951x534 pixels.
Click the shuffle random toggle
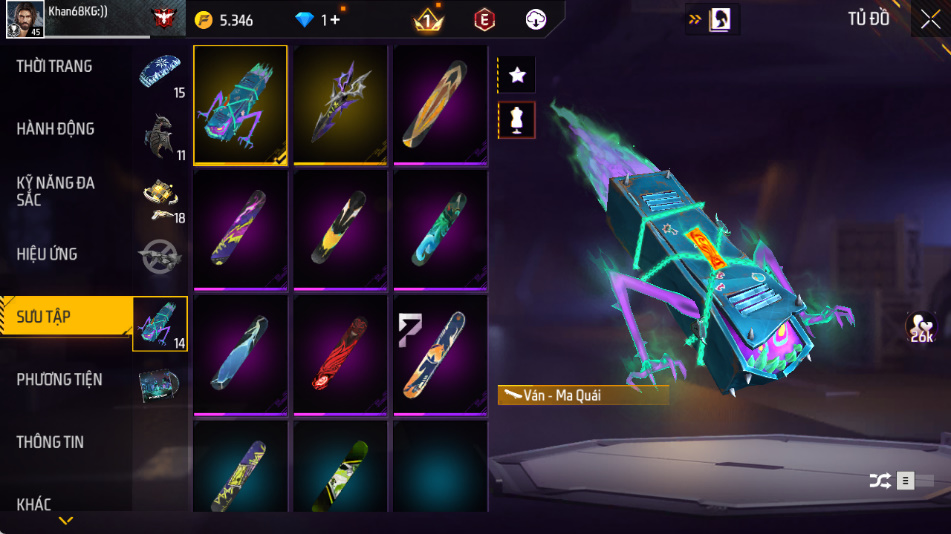[x=880, y=481]
